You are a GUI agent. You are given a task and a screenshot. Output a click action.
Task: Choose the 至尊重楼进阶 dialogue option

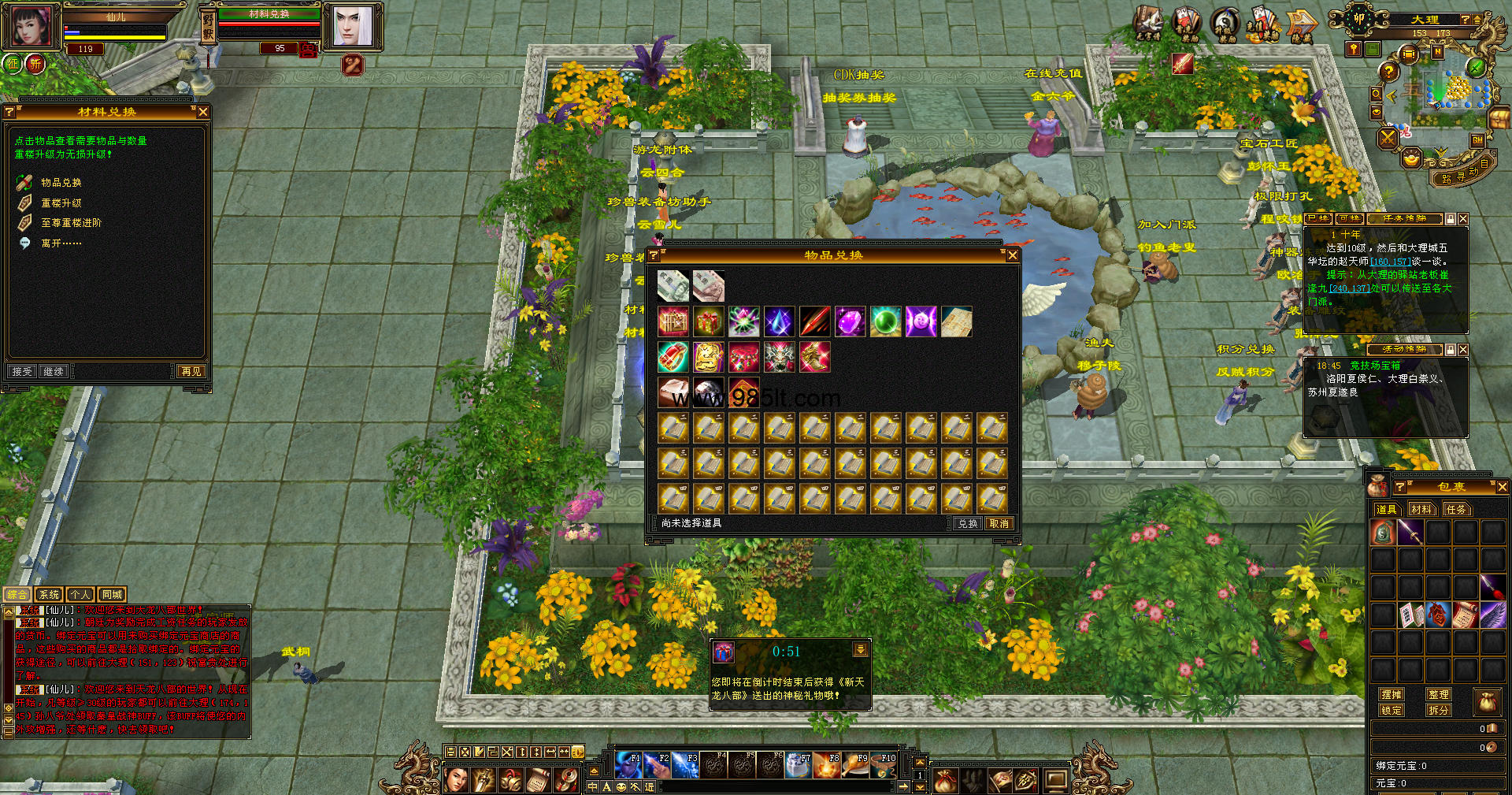coord(71,223)
